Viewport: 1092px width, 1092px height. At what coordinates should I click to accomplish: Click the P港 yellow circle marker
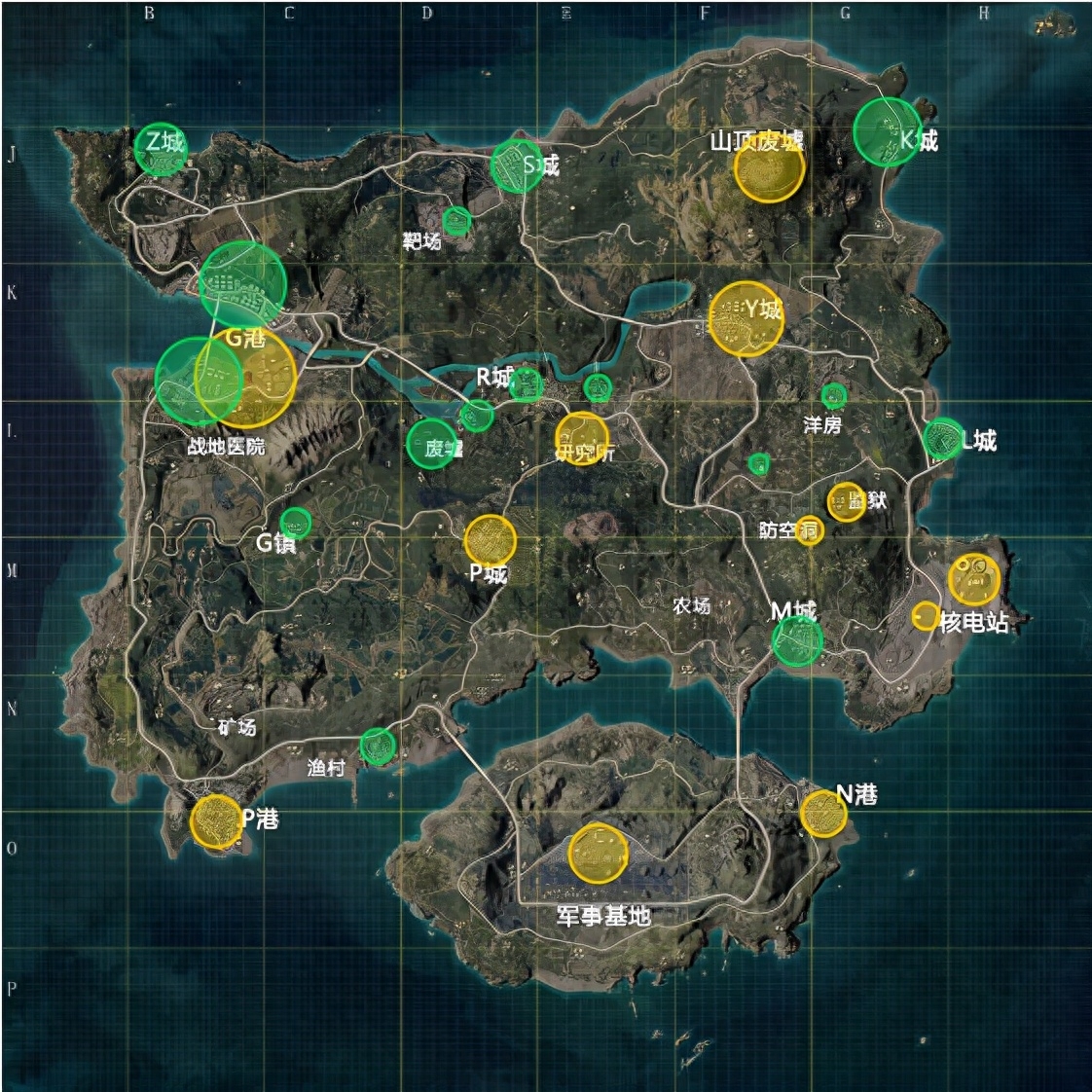coord(215,821)
